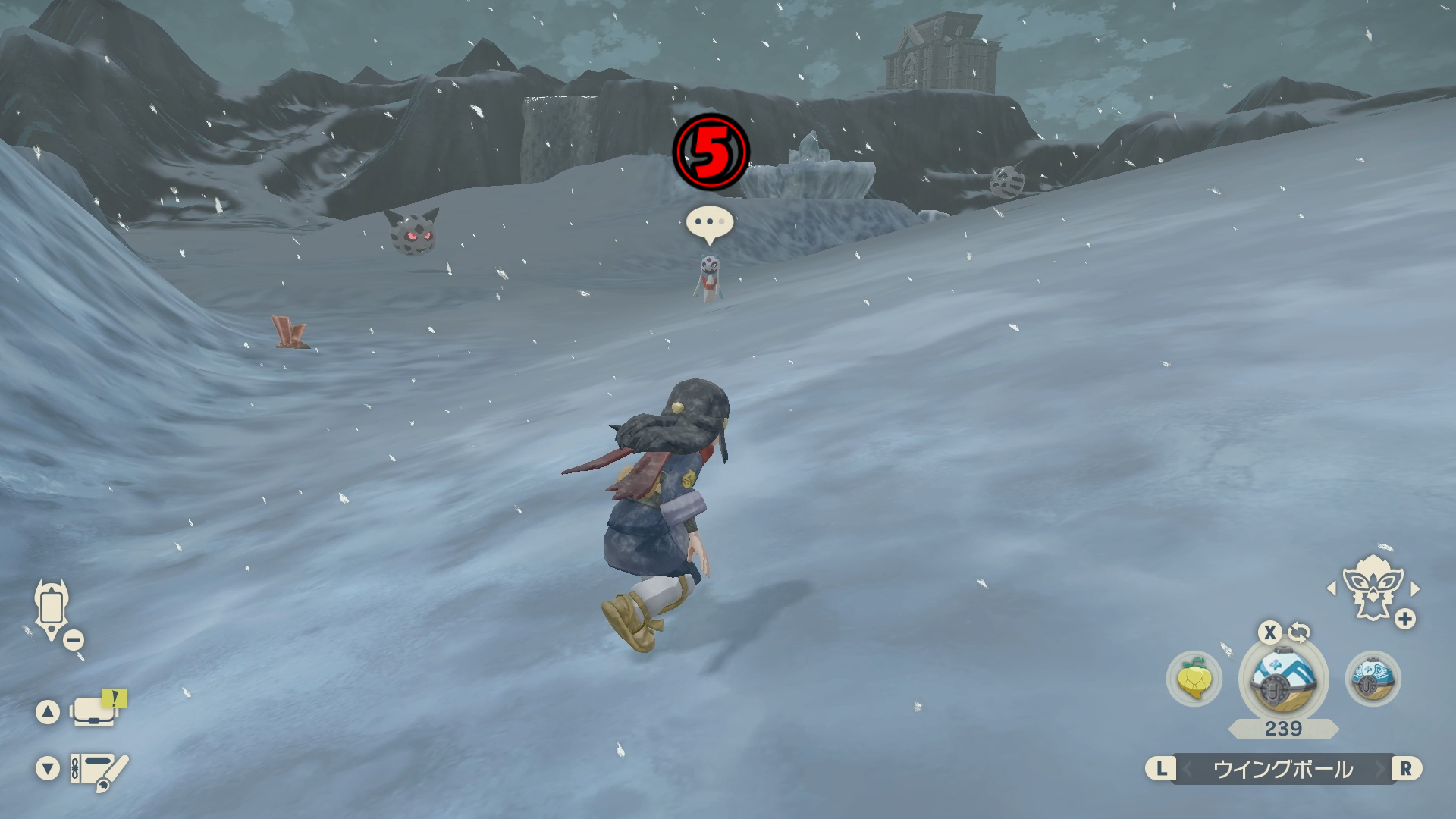Image resolution: width=1456 pixels, height=819 pixels.
Task: Select the Braviary ride Pokémon icon
Action: (x=1372, y=587)
